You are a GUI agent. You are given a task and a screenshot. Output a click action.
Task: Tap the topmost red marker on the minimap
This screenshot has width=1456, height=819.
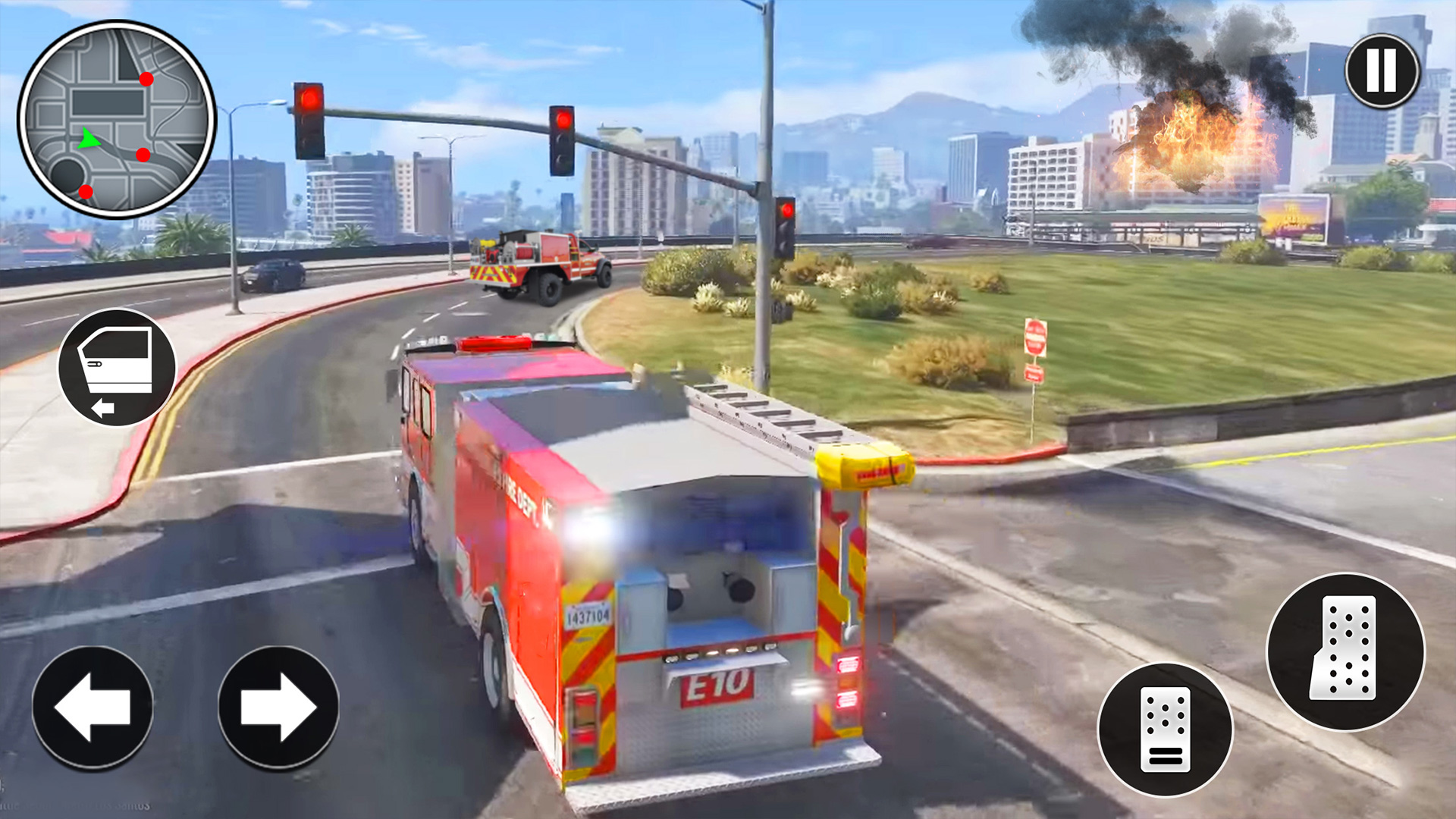tap(146, 77)
